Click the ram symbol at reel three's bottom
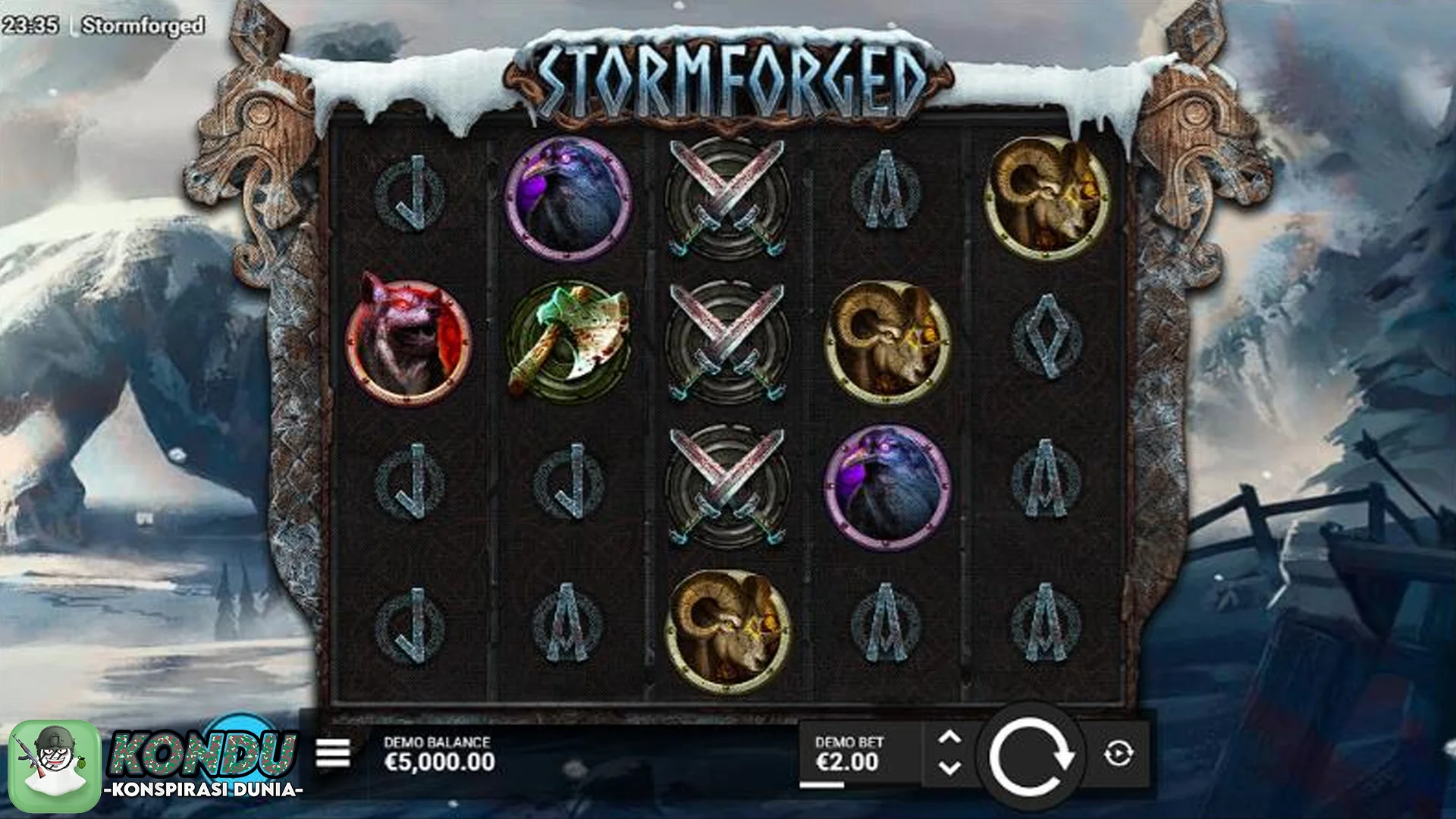 [x=728, y=626]
